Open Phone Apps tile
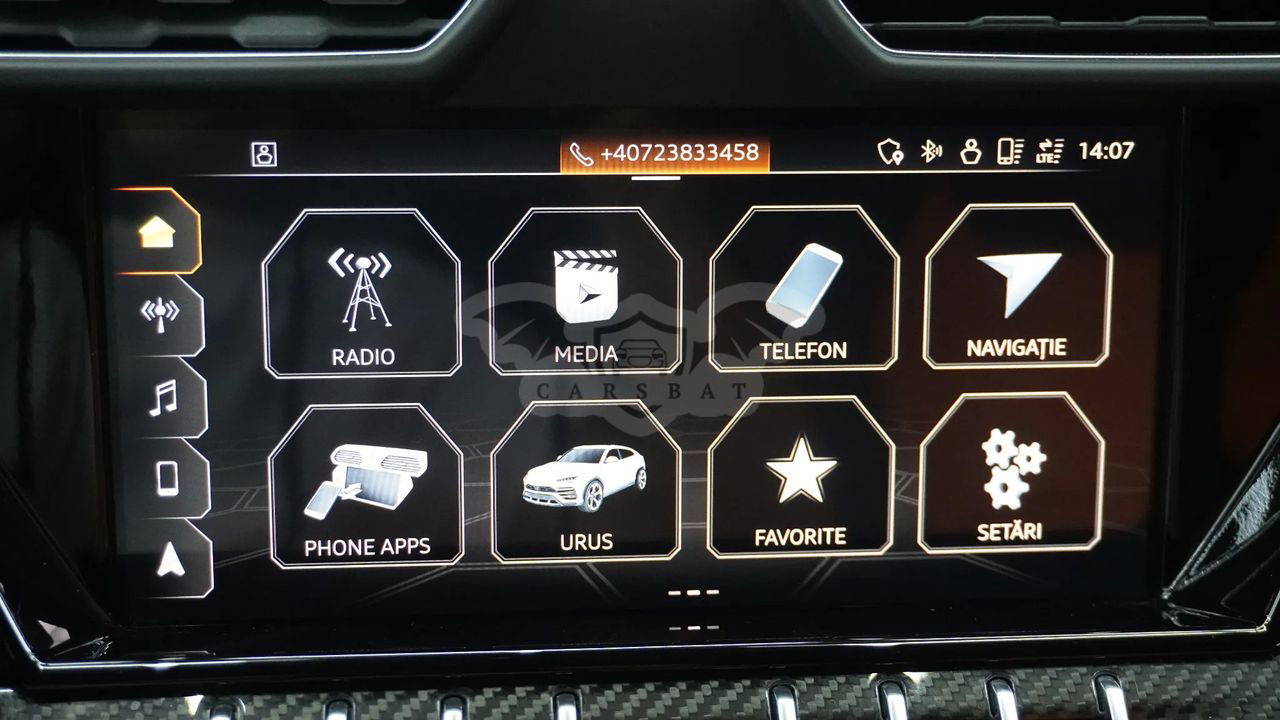Image resolution: width=1280 pixels, height=720 pixels. [x=367, y=485]
